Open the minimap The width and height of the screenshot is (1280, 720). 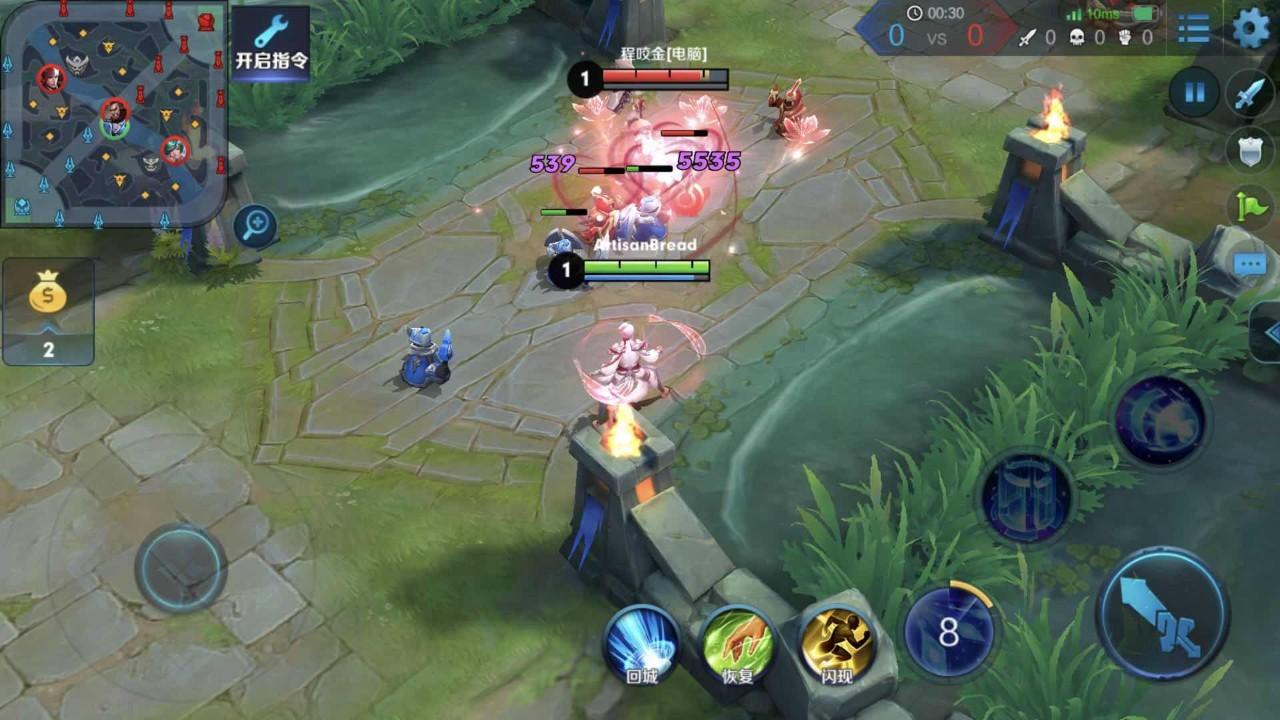[112, 112]
